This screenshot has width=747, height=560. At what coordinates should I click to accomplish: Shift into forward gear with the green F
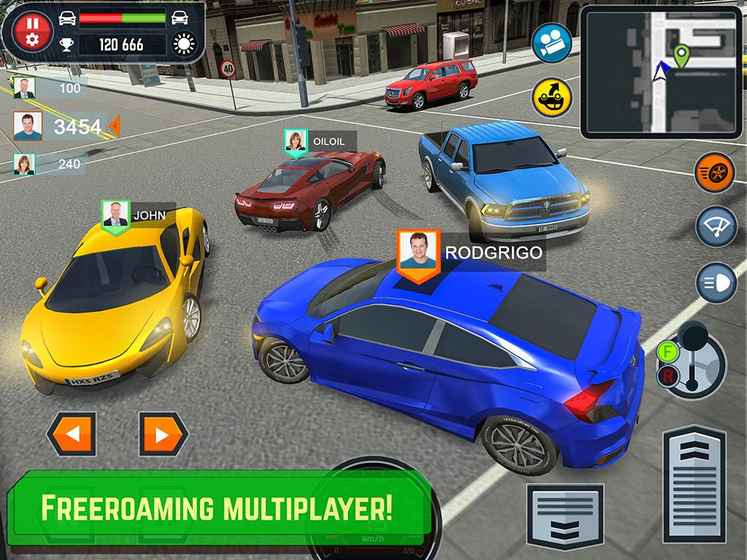(x=668, y=352)
